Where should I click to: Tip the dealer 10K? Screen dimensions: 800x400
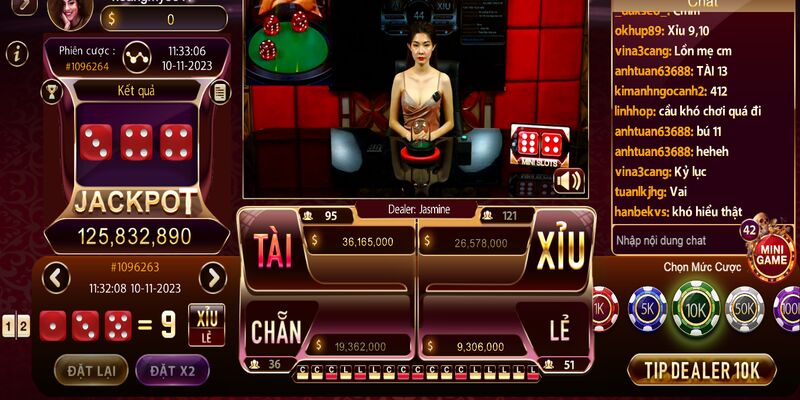702,370
